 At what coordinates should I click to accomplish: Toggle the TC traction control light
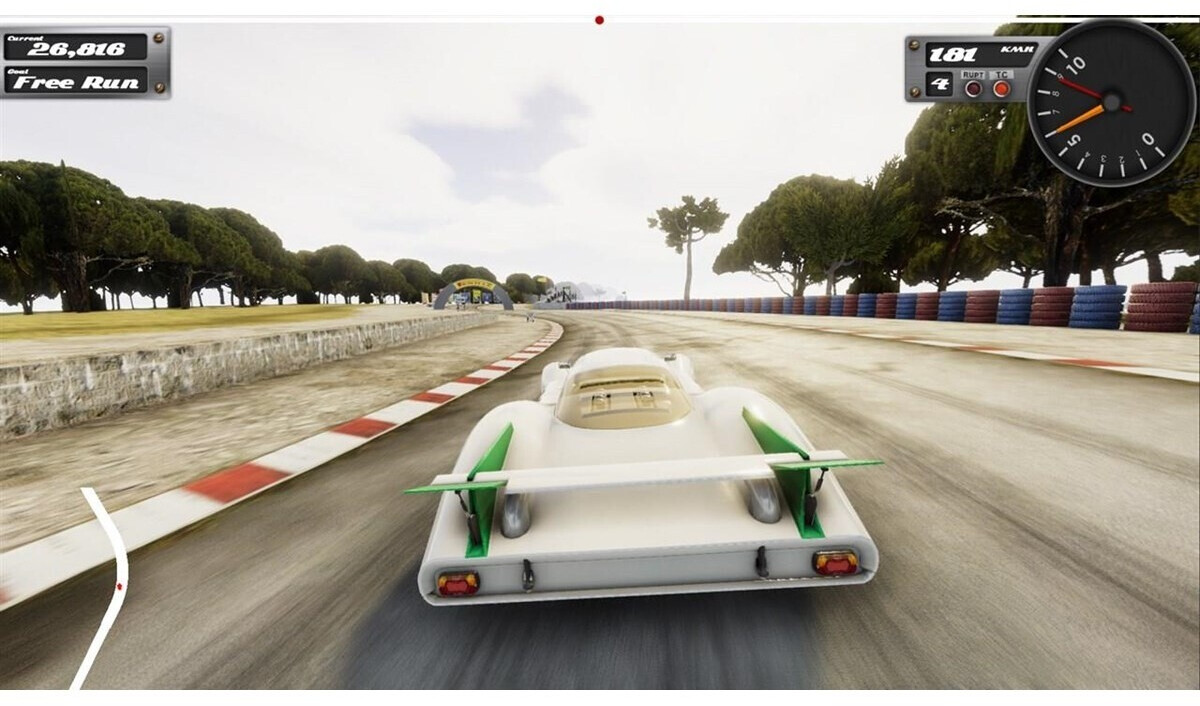1001,88
